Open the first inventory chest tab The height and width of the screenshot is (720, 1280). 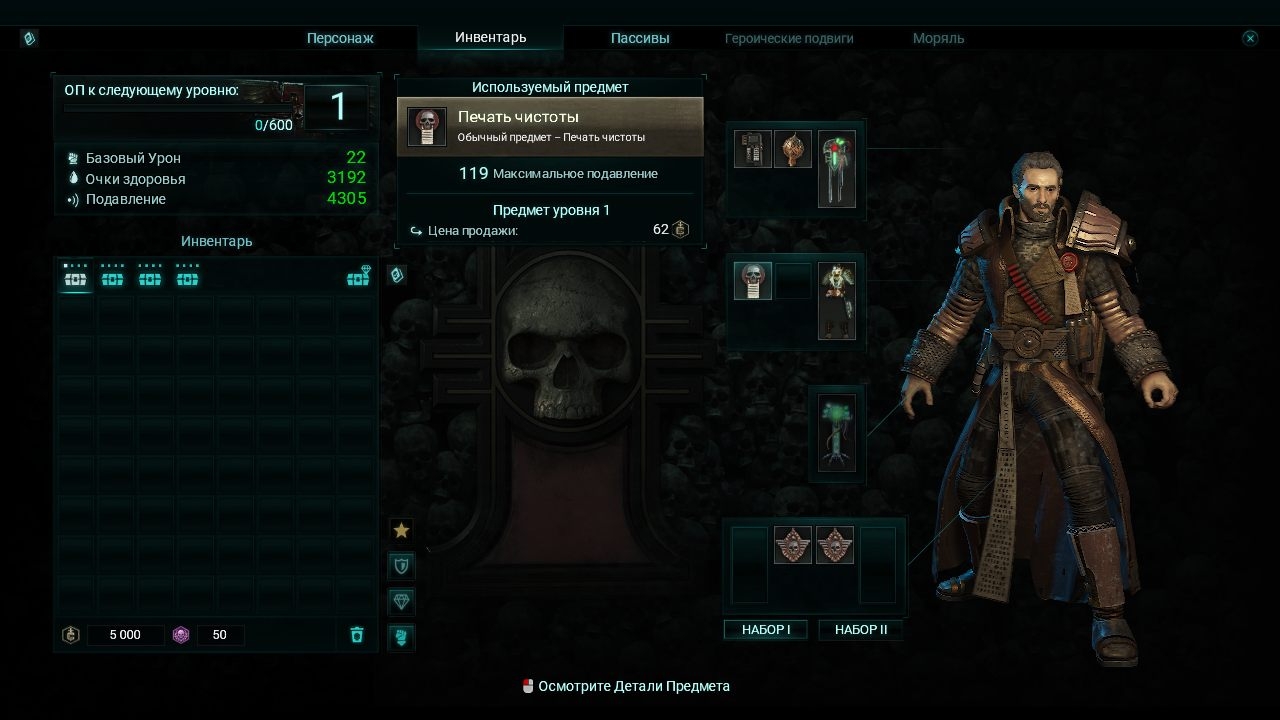[75, 277]
